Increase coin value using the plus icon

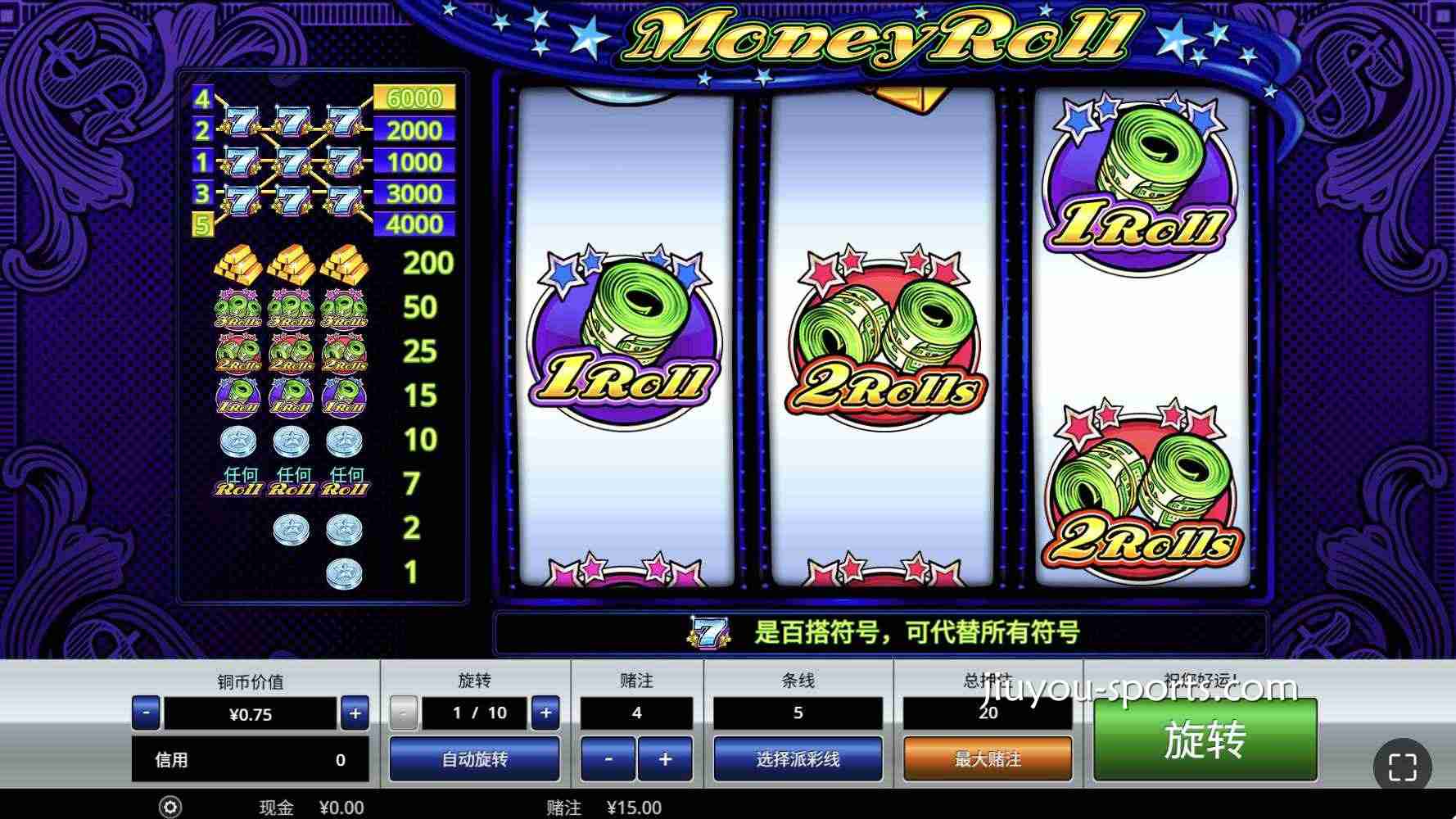355,713
